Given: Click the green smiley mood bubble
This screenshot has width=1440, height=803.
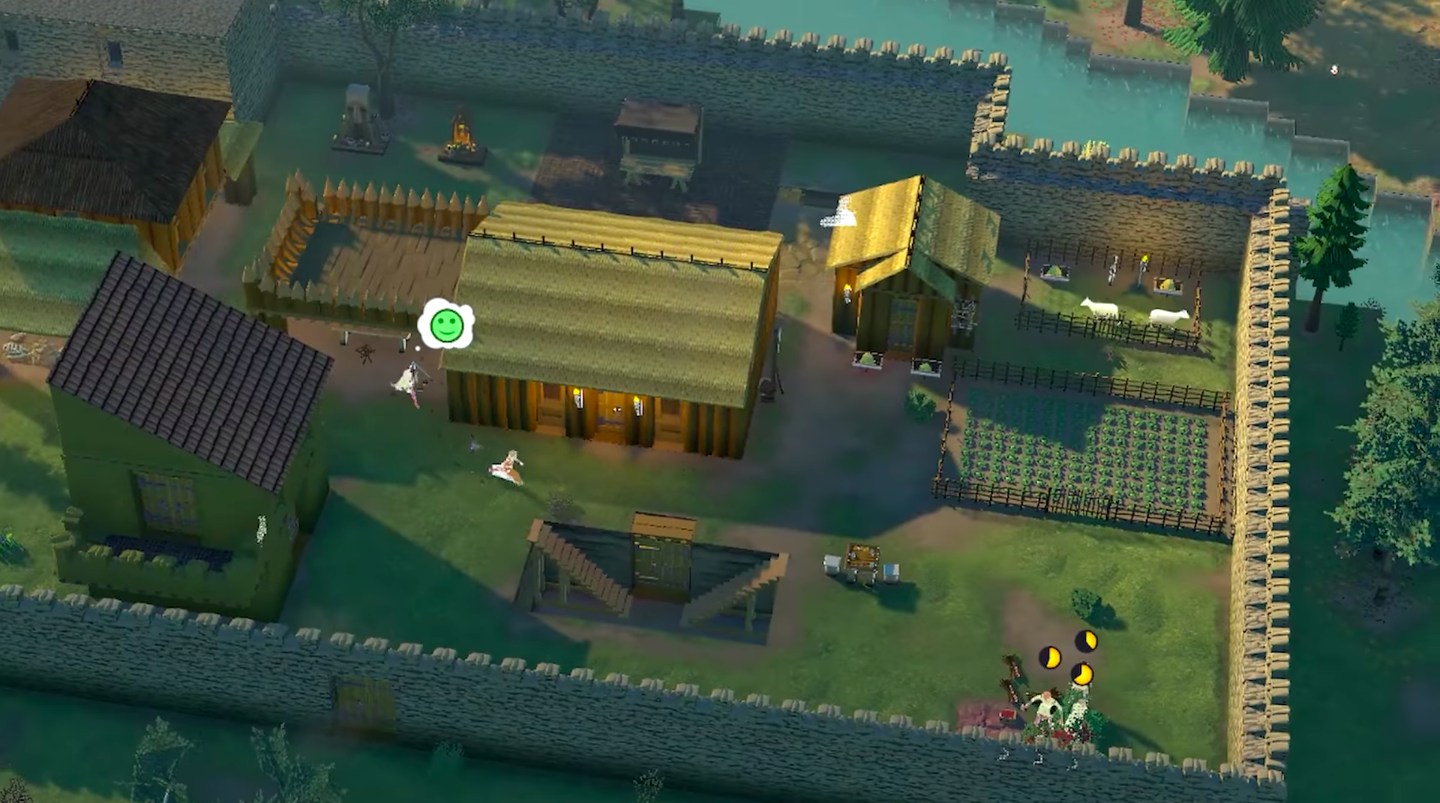Looking at the screenshot, I should pyautogui.click(x=446, y=324).
